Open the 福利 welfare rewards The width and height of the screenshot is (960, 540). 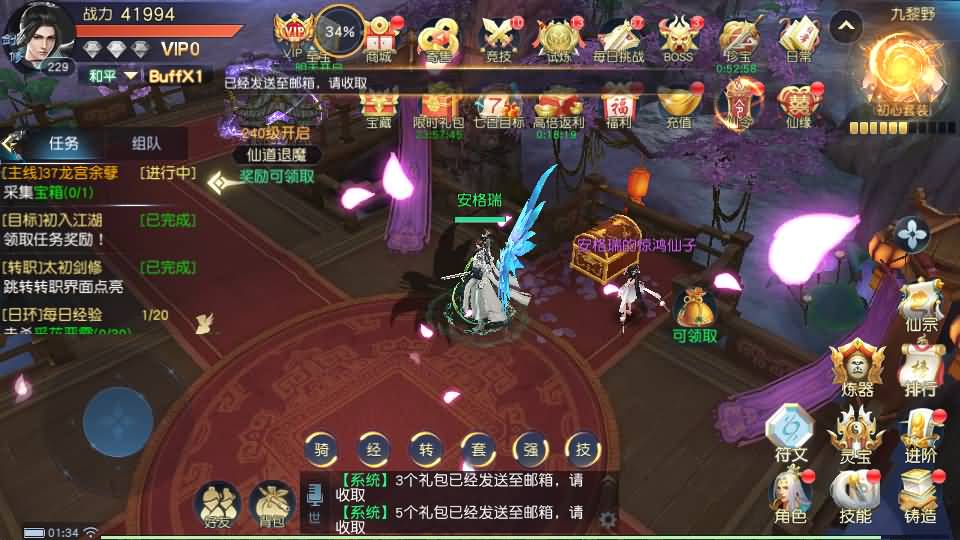(x=619, y=108)
